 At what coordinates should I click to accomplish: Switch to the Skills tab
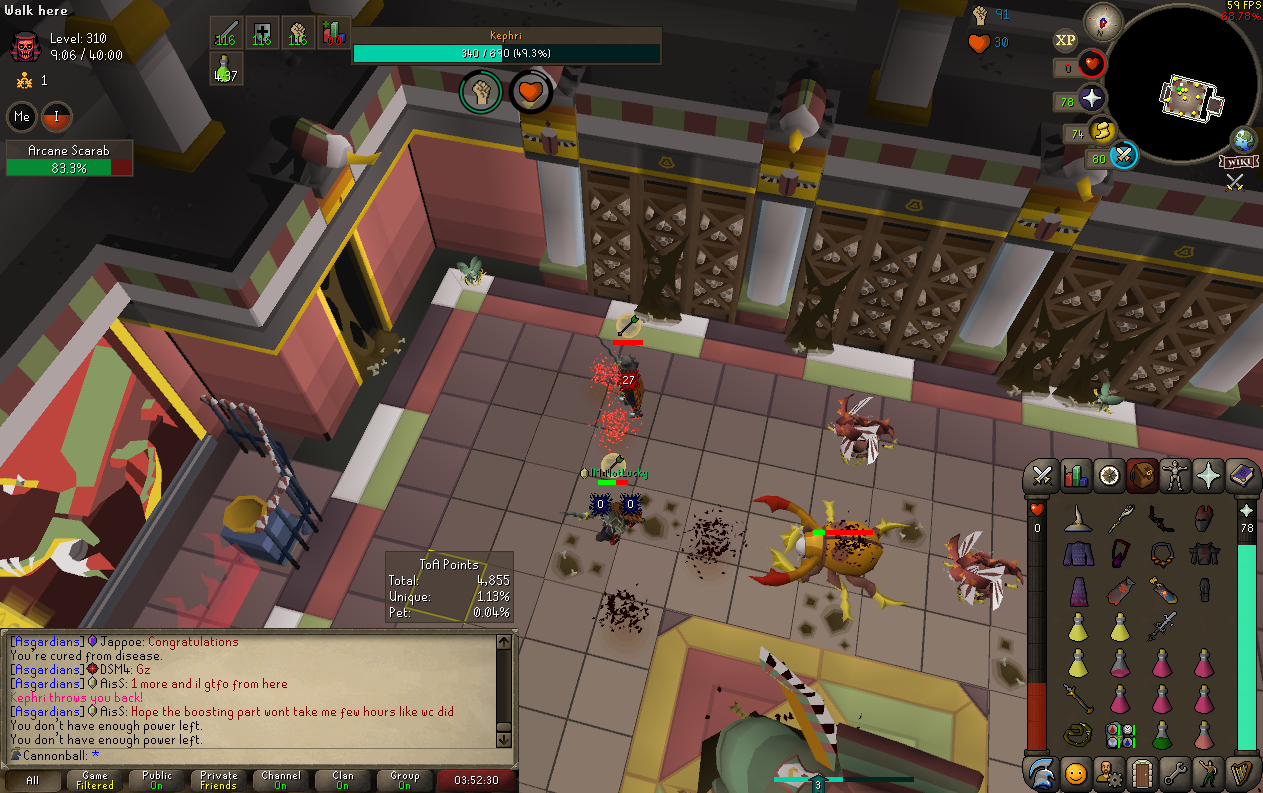coord(1076,476)
